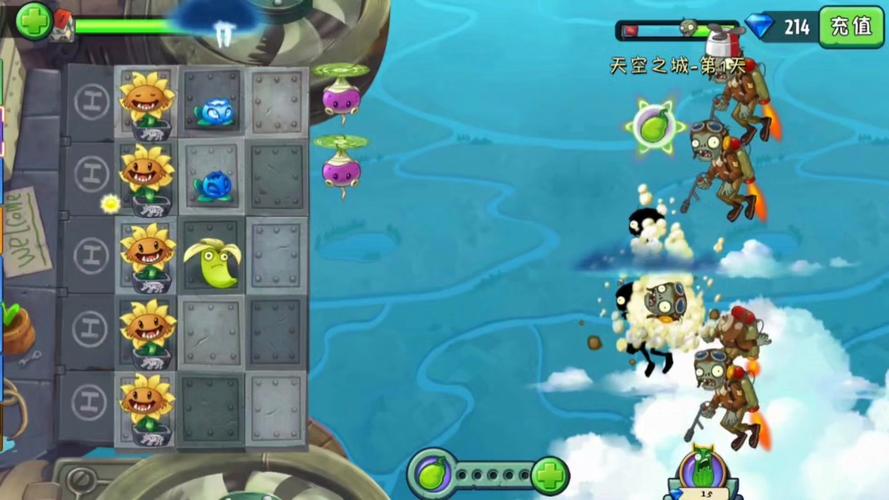
Task: Select the yellow-green banana plant on the grid
Action: tap(211, 262)
